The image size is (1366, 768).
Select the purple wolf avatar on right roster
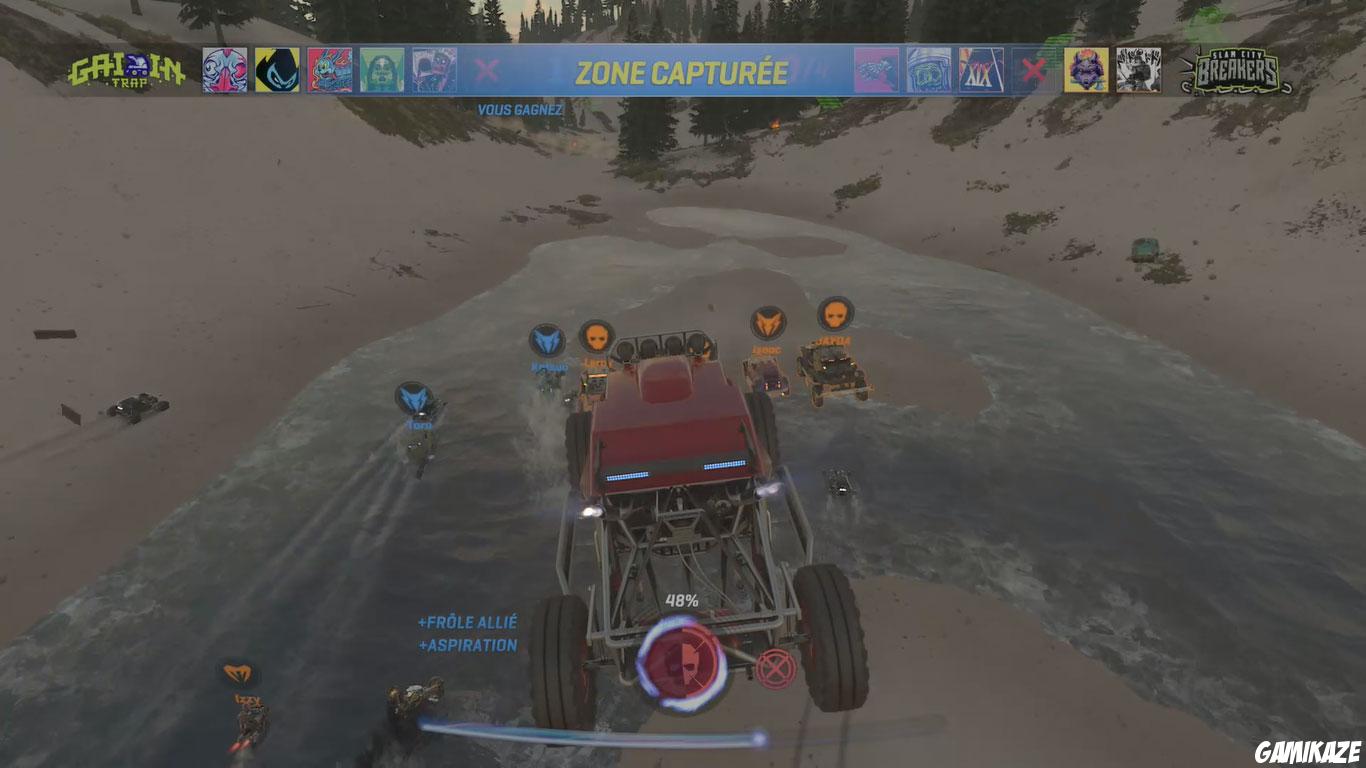click(x=1087, y=68)
